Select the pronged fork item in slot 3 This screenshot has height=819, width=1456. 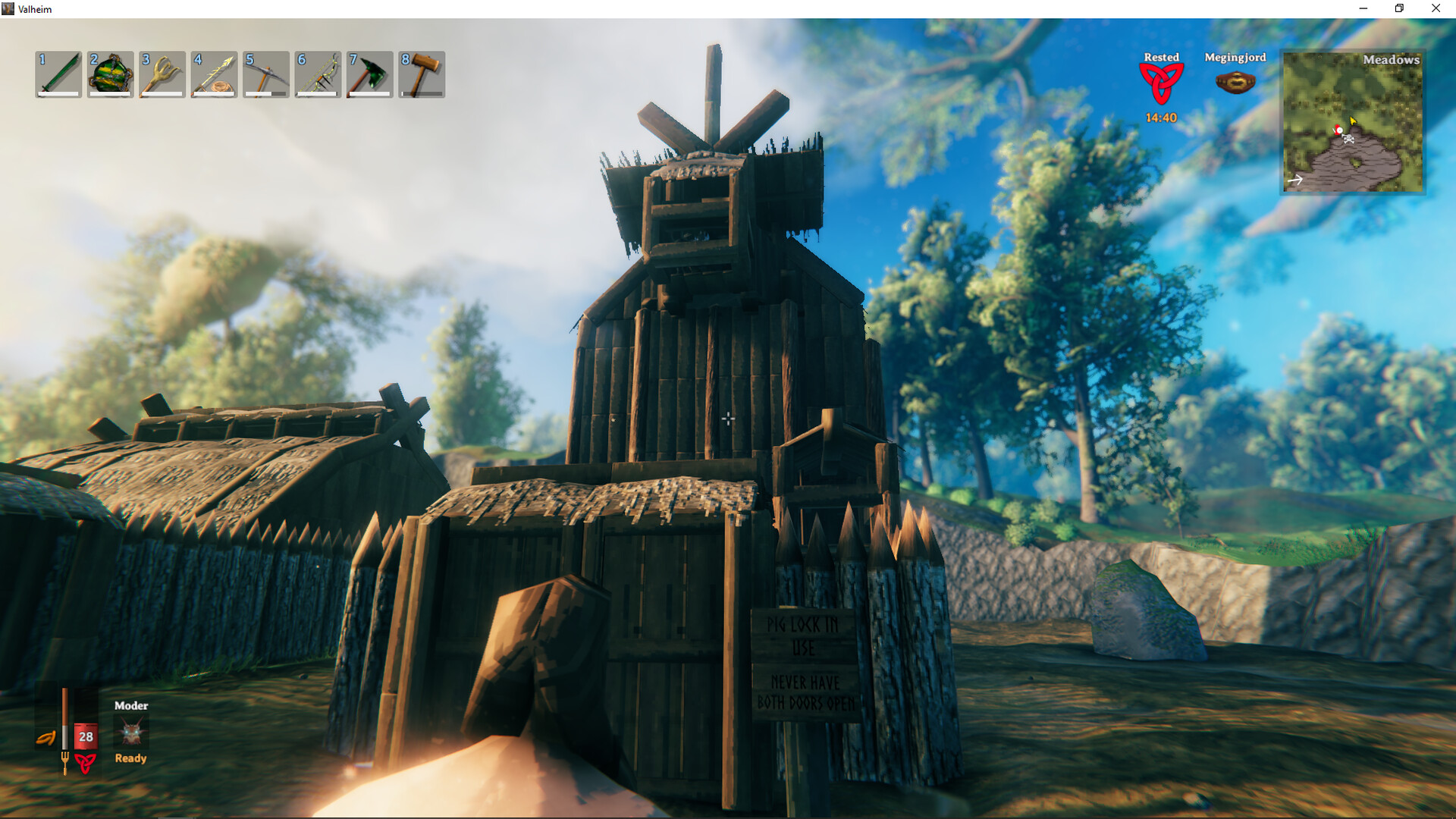point(162,74)
